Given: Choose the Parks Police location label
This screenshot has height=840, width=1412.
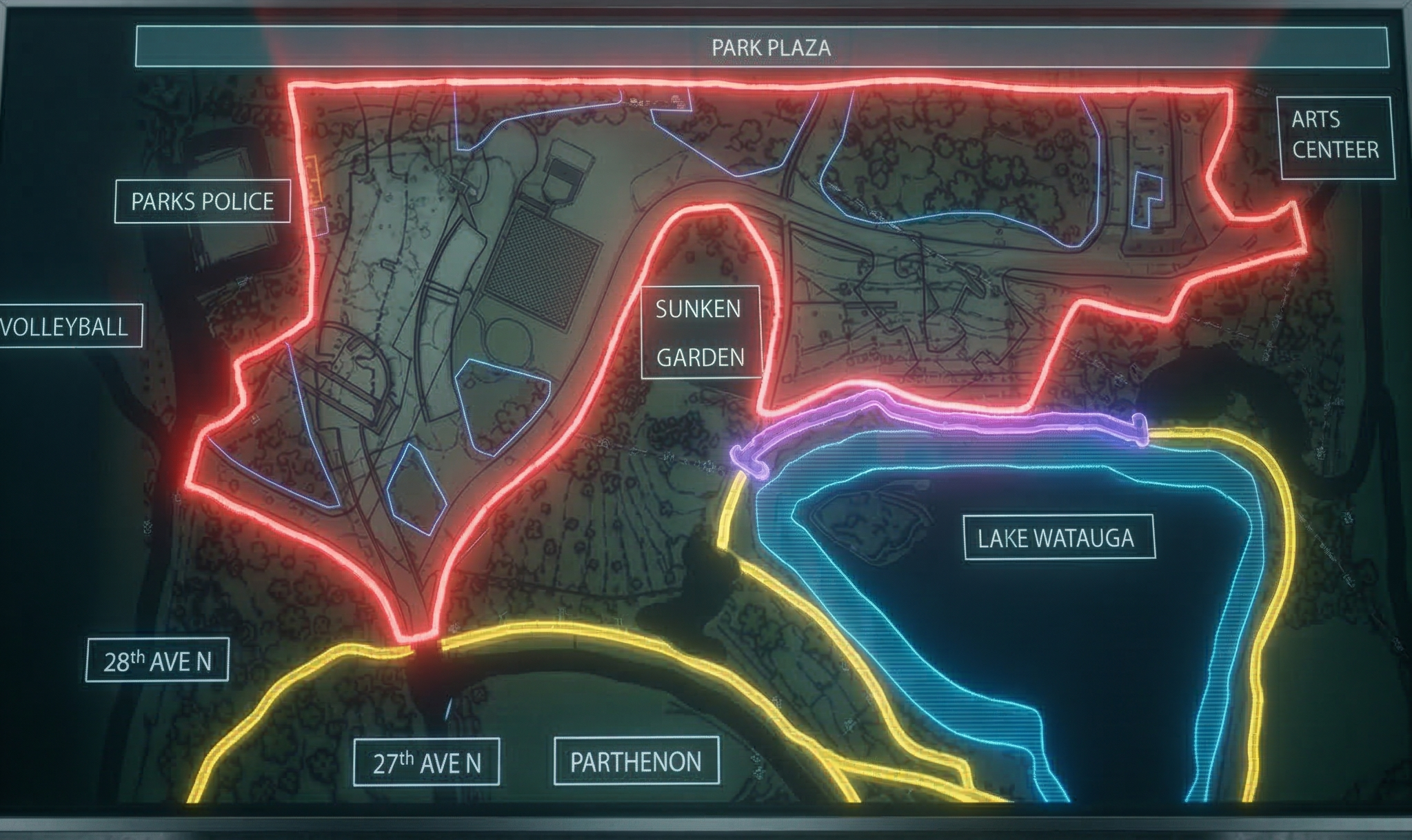Looking at the screenshot, I should point(203,201).
